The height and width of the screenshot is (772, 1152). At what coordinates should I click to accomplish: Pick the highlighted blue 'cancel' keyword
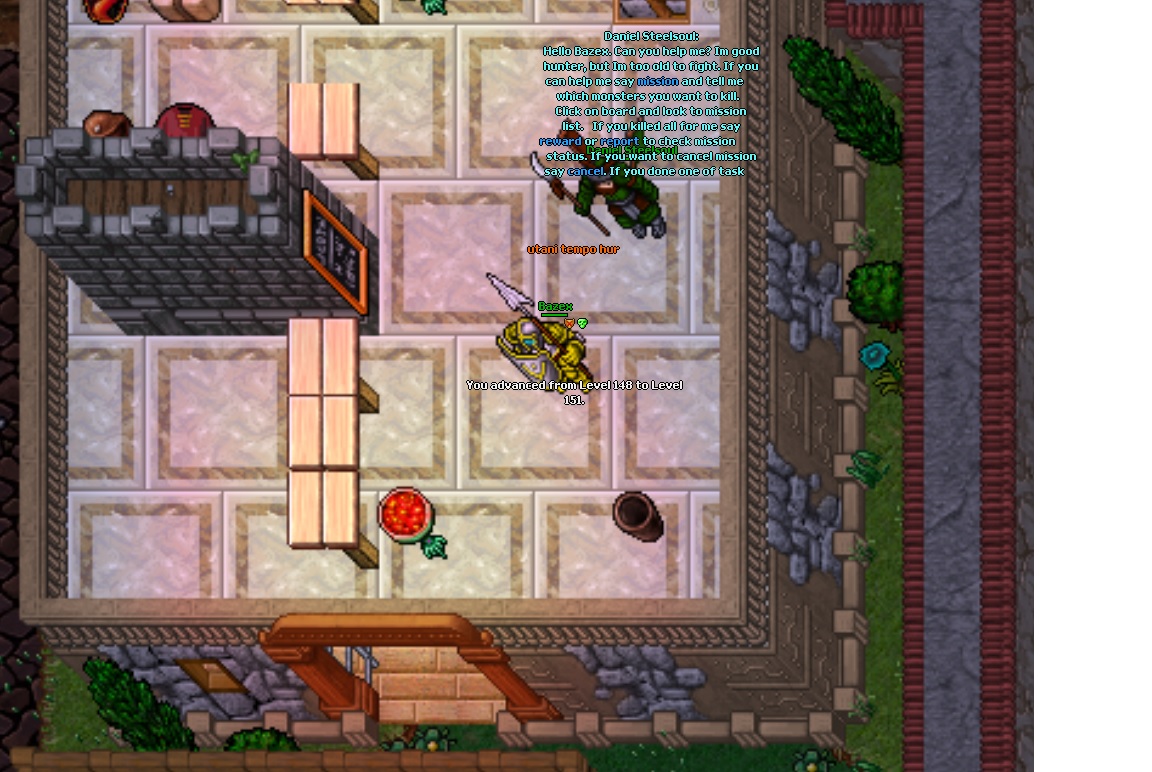(585, 171)
